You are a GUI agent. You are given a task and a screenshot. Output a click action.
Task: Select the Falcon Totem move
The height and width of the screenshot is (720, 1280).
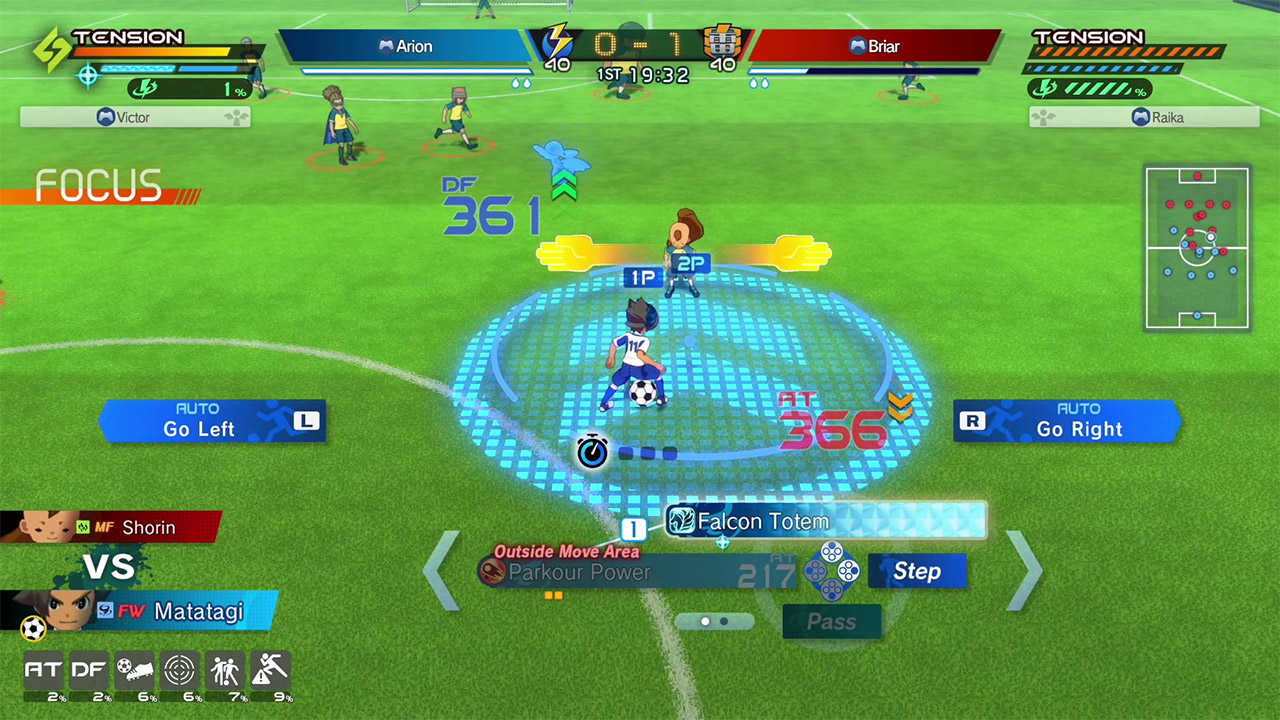coord(825,521)
